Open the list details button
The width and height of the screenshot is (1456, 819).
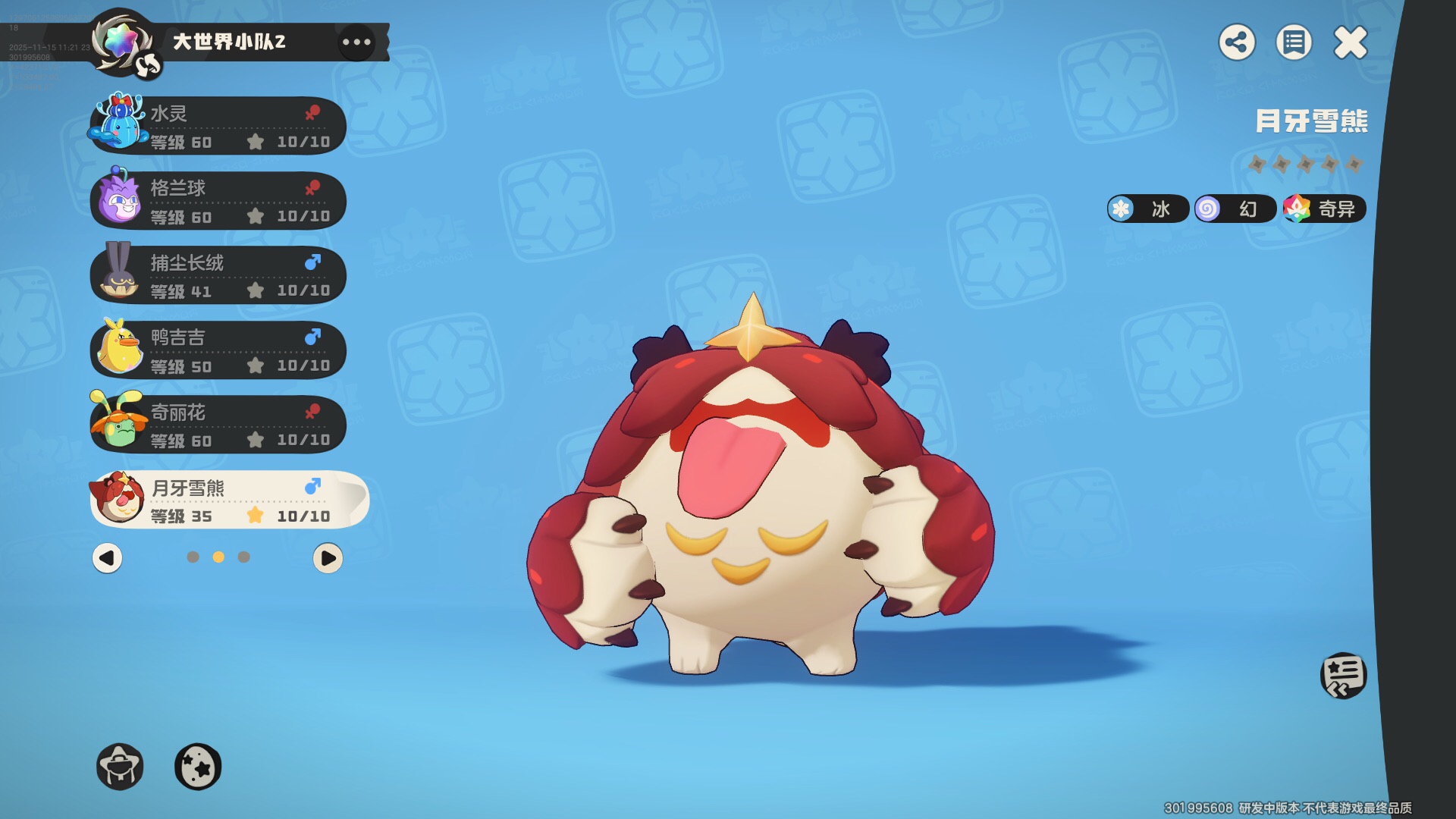(x=1294, y=42)
